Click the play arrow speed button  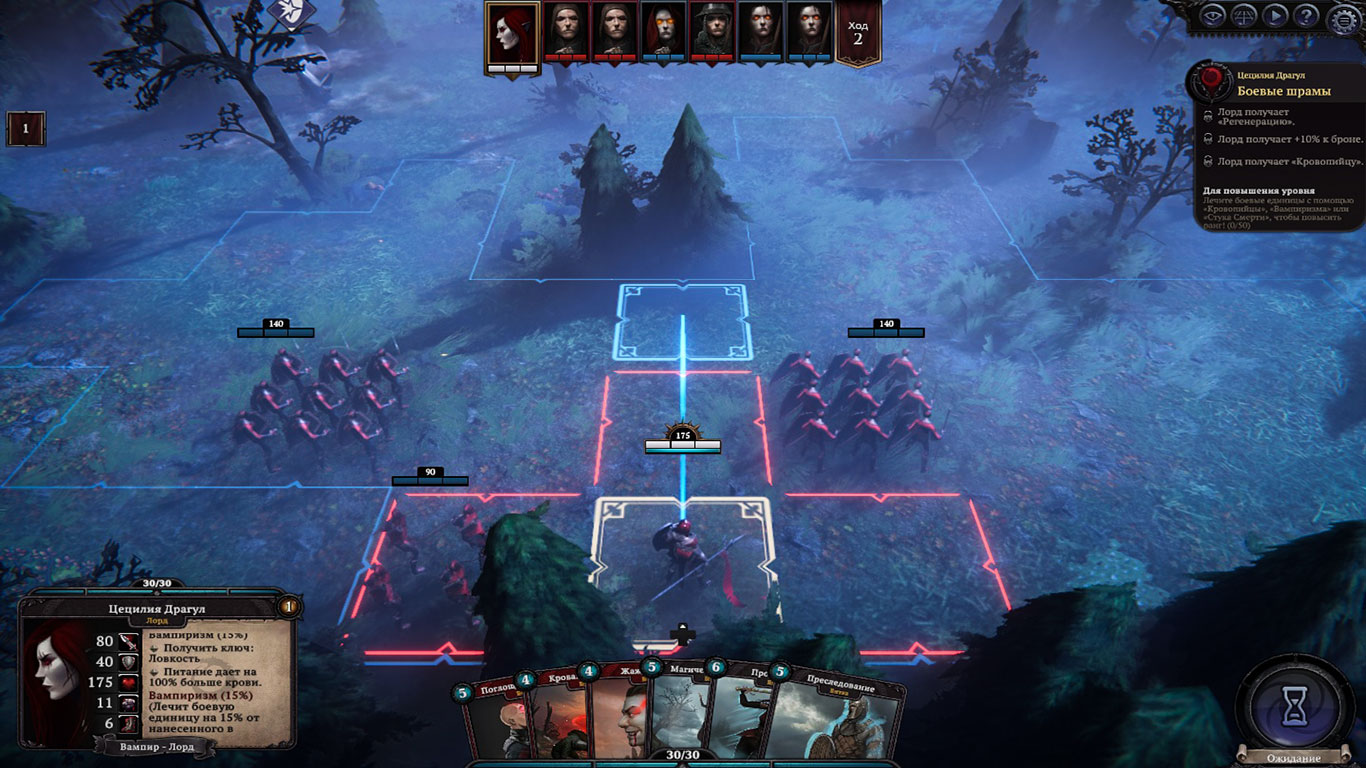(1274, 16)
